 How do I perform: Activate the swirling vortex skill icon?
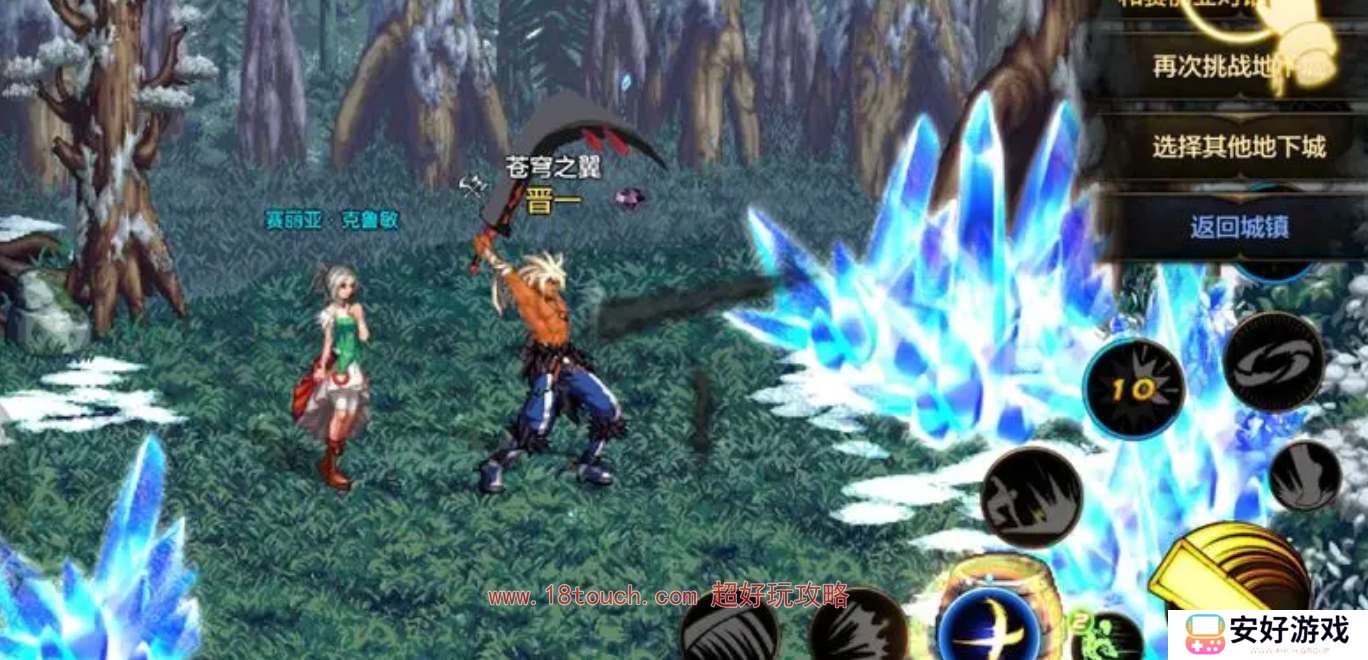(1272, 362)
